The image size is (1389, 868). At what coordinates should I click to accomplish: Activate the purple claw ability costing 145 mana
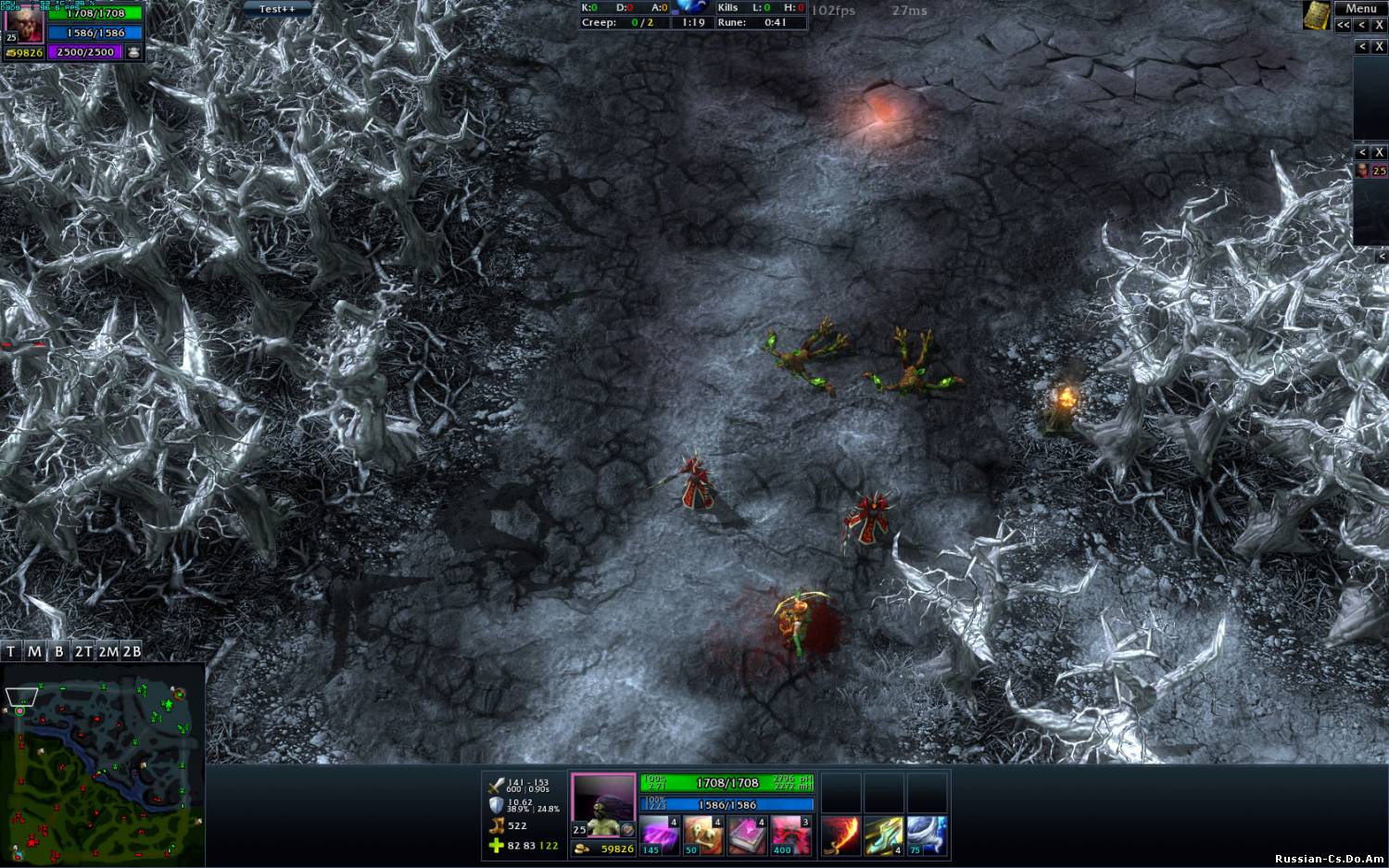(x=660, y=836)
